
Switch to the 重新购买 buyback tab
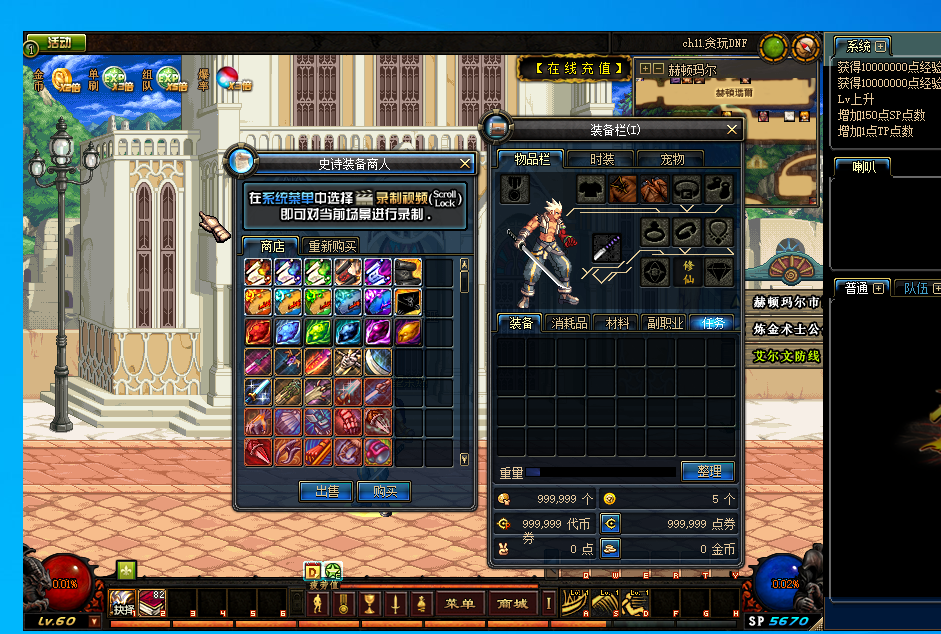(x=332, y=246)
